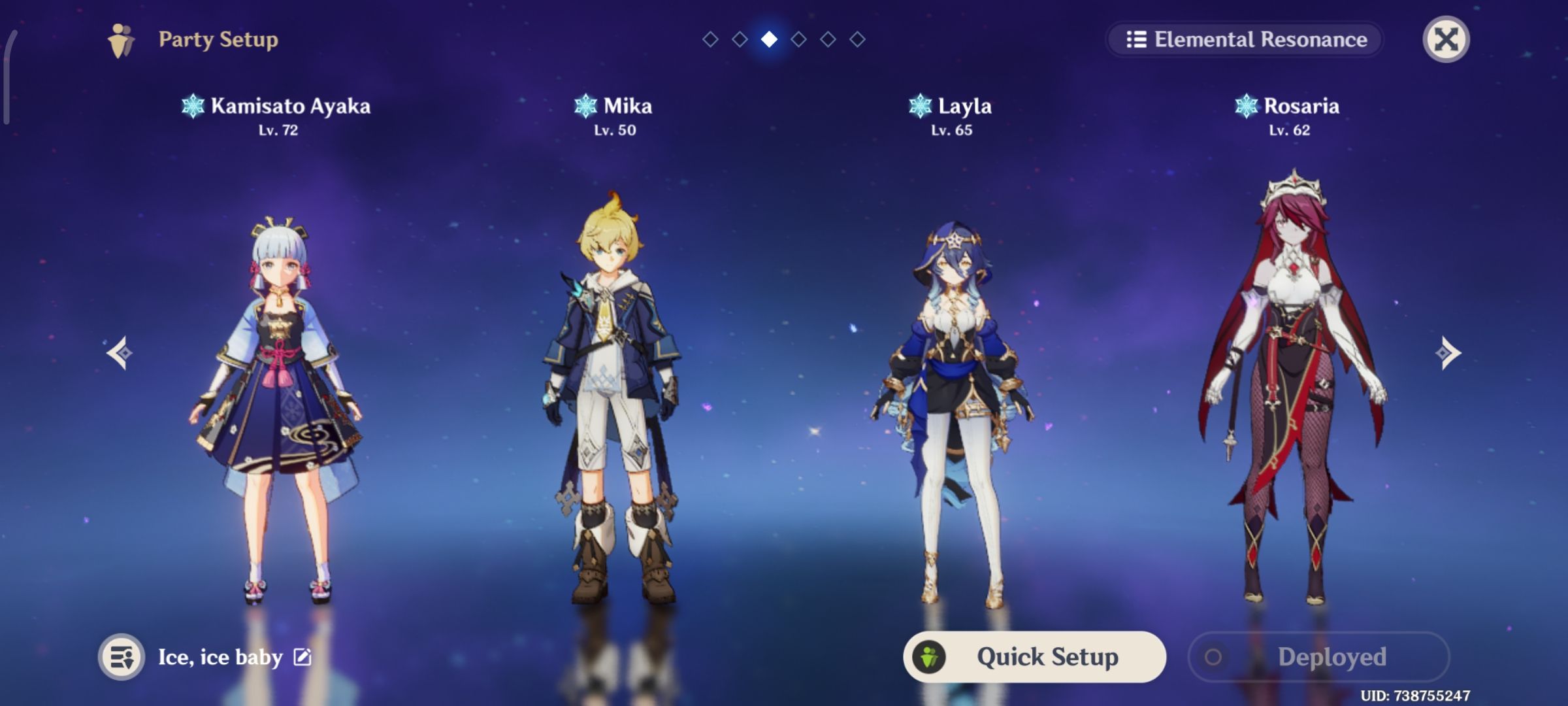Image resolution: width=1568 pixels, height=706 pixels.
Task: Select the currently active third page dot
Action: (x=769, y=39)
